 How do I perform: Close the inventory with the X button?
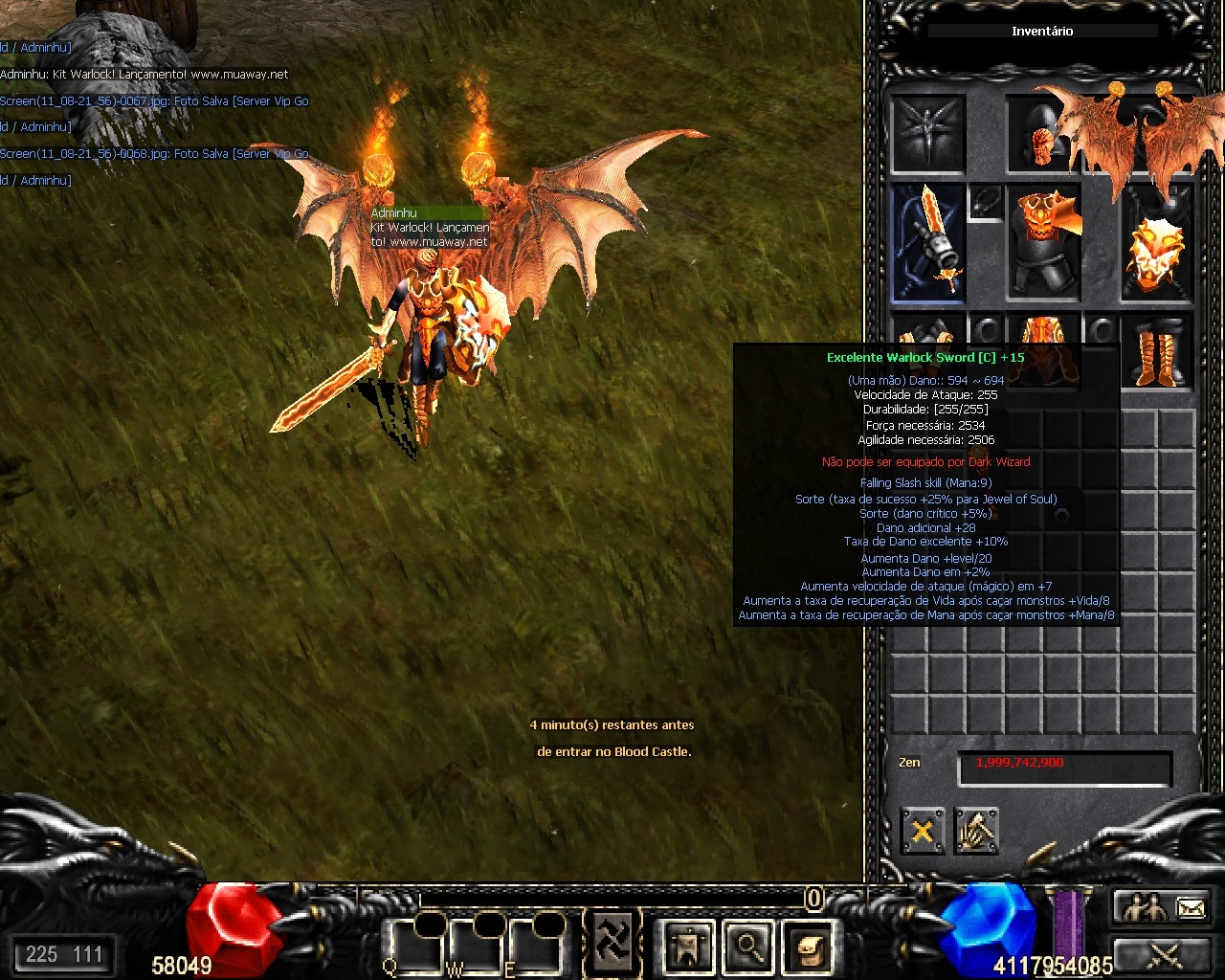pyautogui.click(x=923, y=831)
